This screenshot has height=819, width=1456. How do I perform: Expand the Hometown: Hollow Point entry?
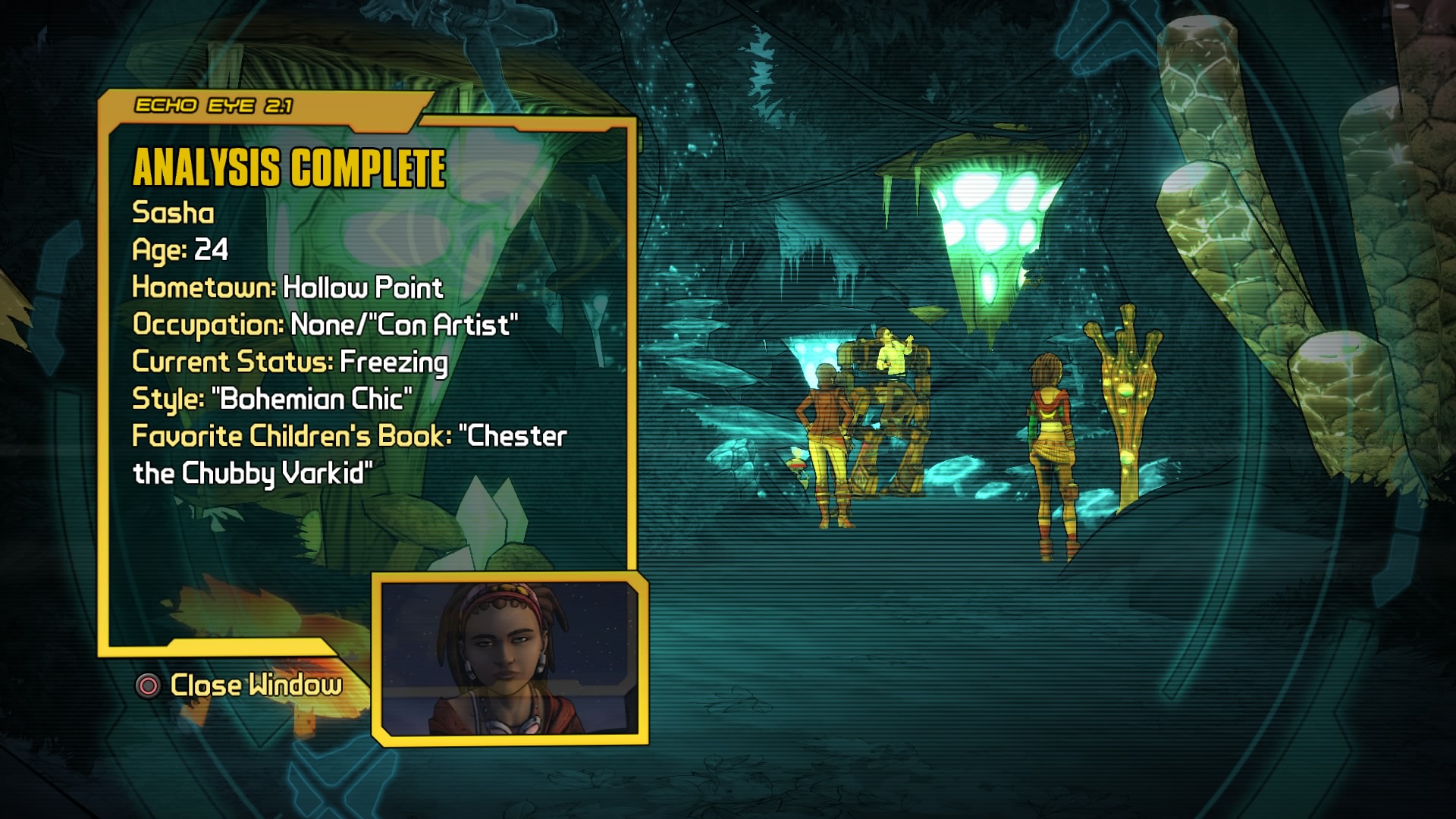pos(287,288)
